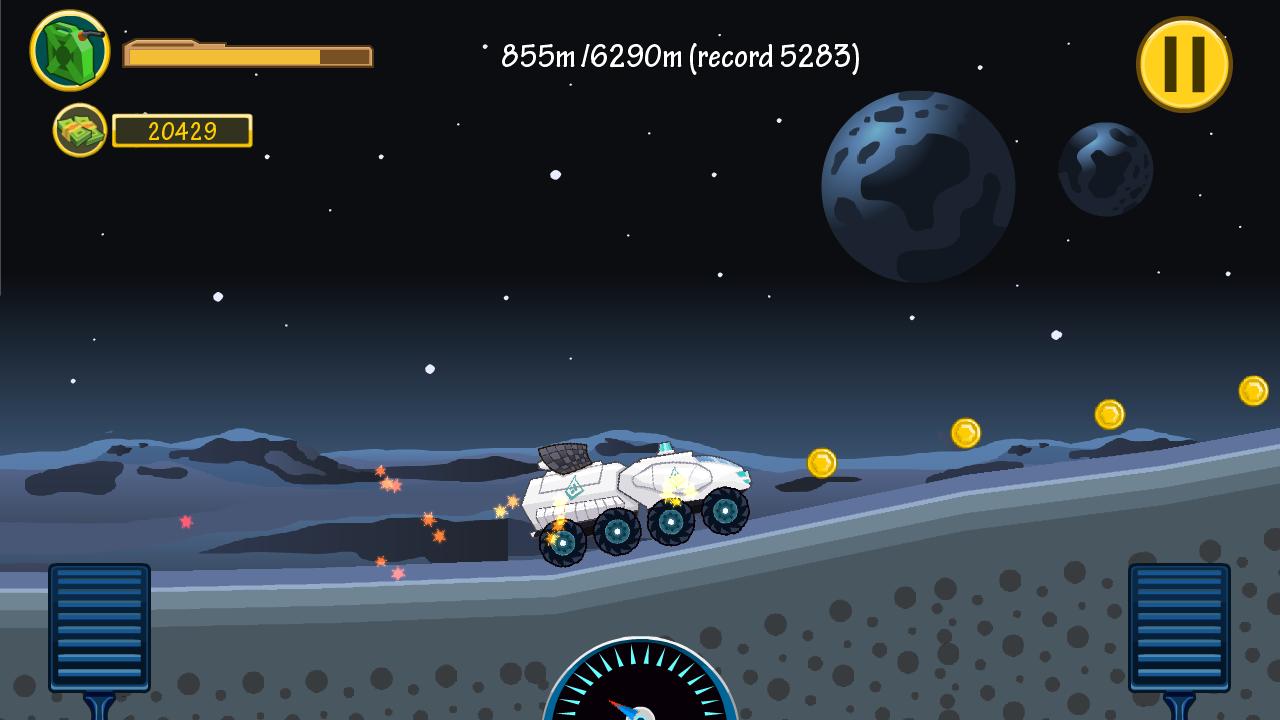Click the money stack icon
Image resolution: width=1280 pixels, height=720 pixels.
[80, 129]
